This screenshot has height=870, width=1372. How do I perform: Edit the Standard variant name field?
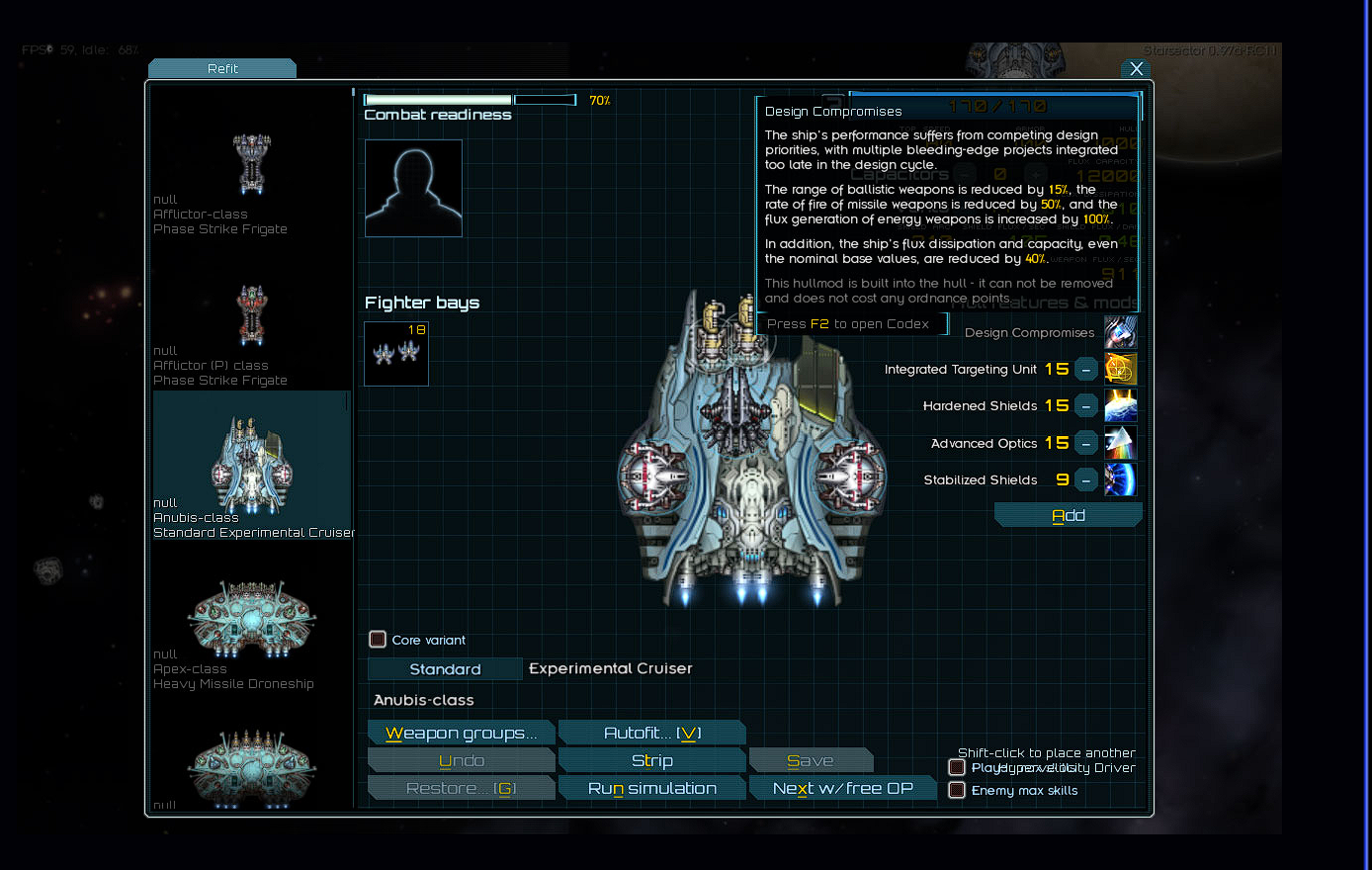[x=445, y=669]
